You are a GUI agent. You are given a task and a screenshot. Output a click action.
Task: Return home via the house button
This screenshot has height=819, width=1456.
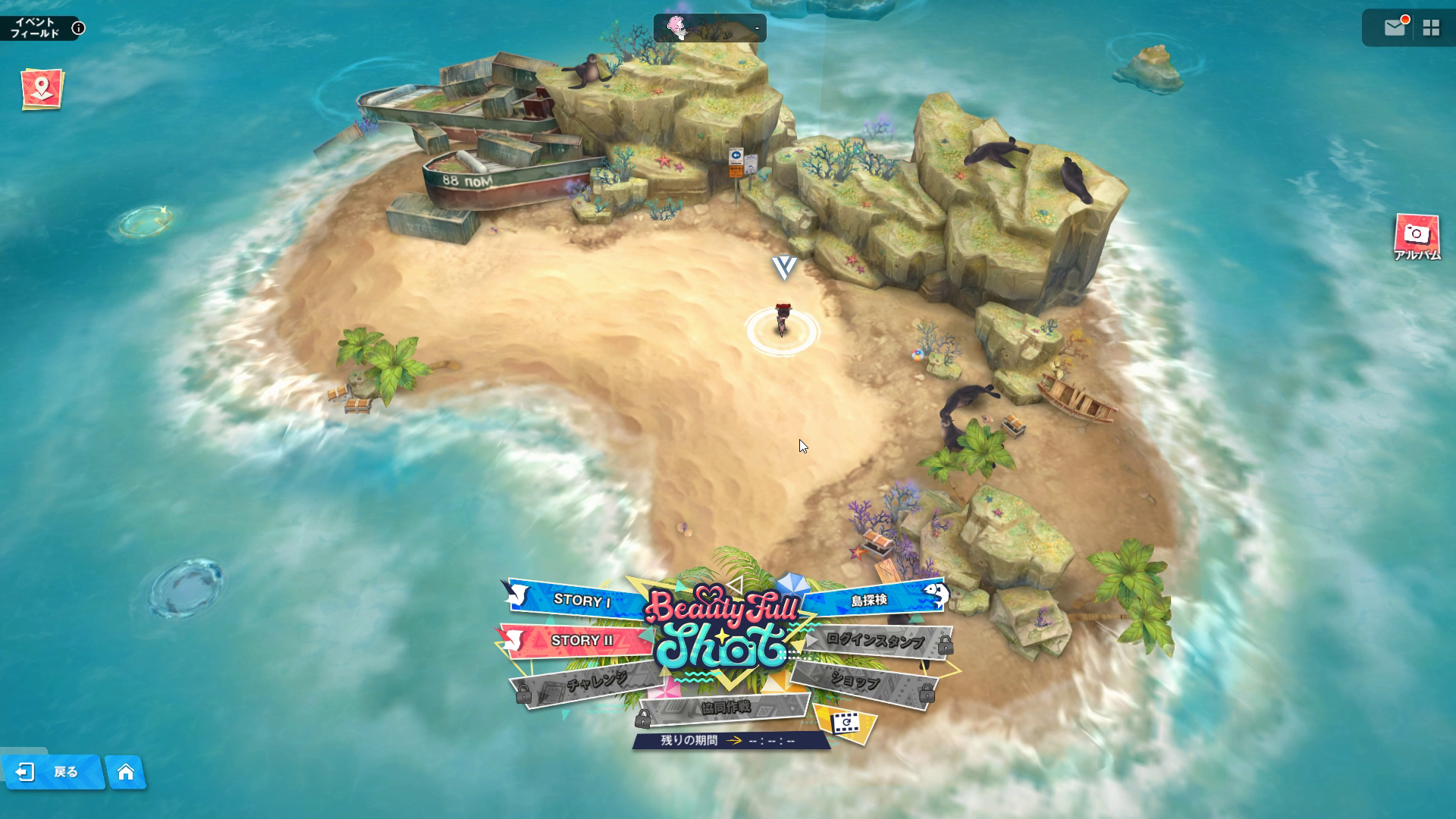coord(126,772)
